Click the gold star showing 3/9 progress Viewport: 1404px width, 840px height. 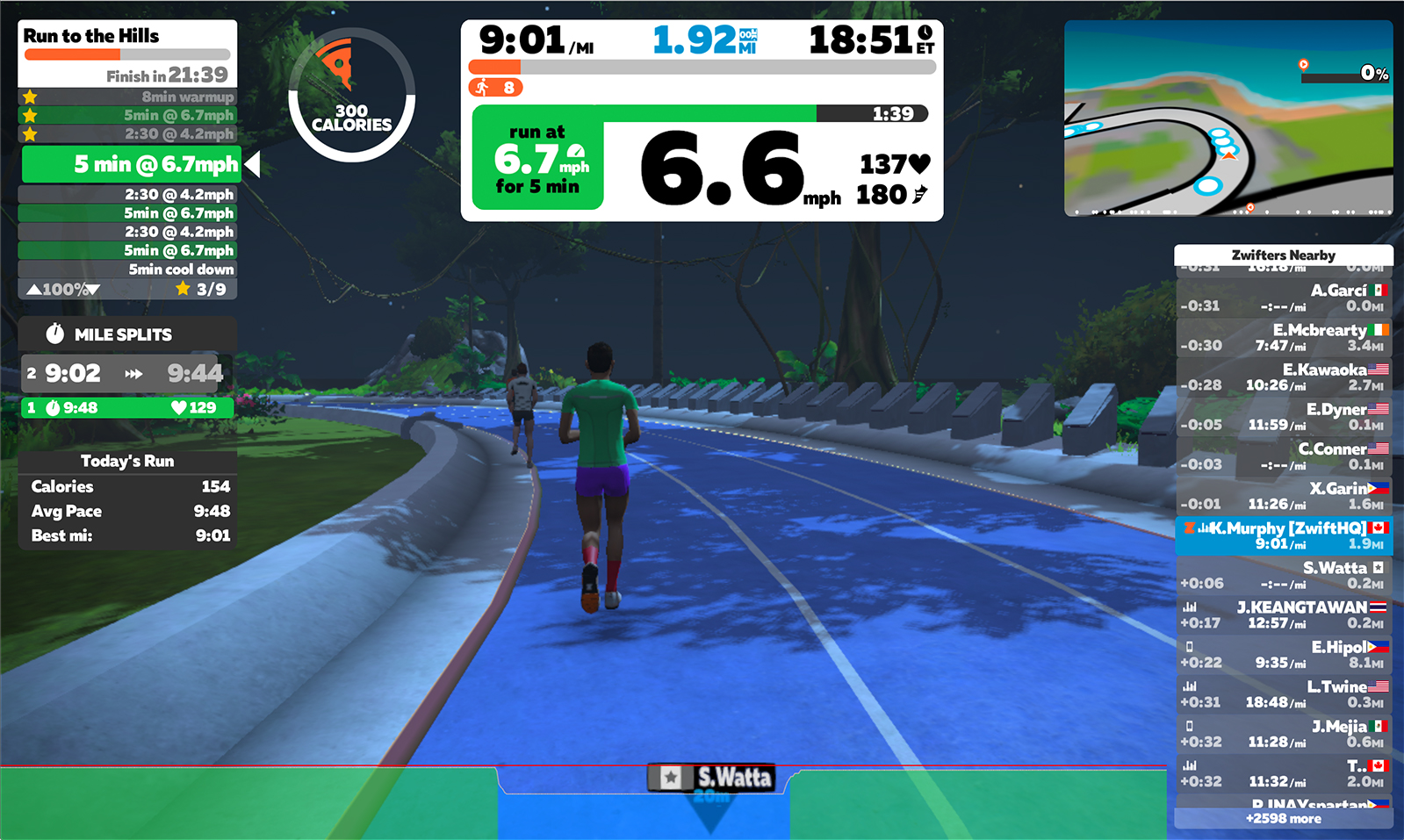pyautogui.click(x=184, y=287)
